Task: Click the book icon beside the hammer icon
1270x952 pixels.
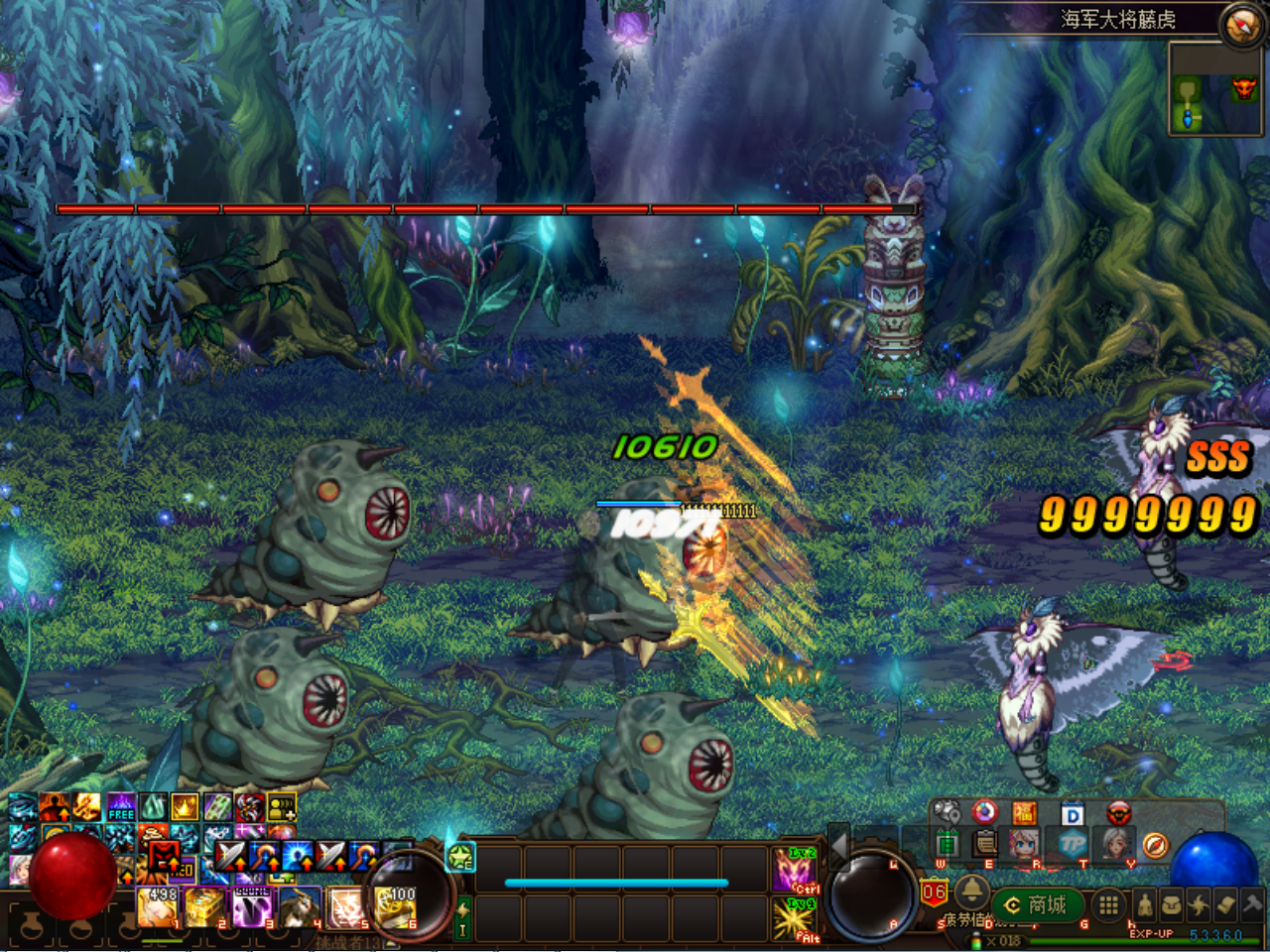Action: 1224,905
